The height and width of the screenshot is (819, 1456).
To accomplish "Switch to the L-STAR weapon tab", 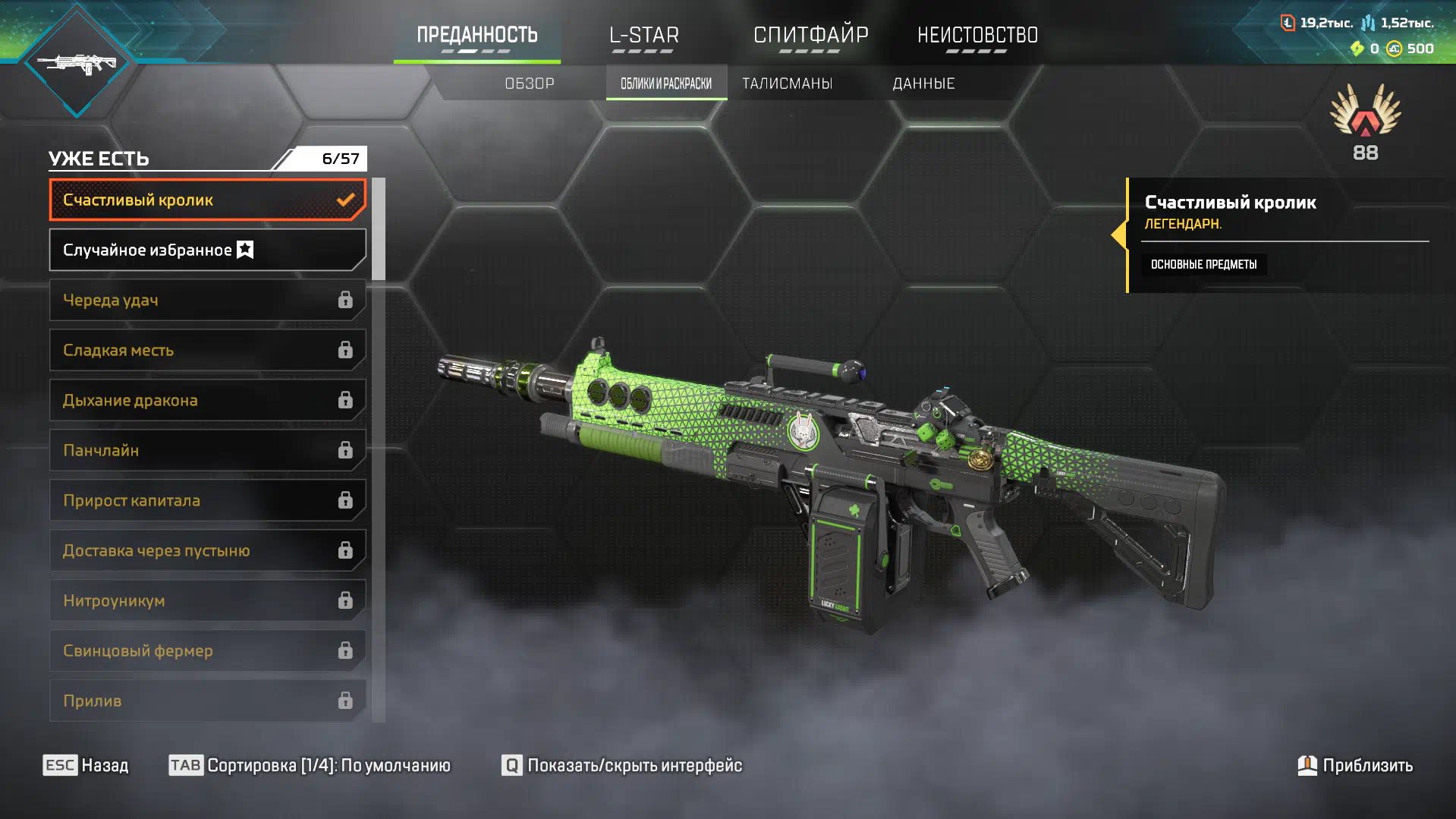I will pyautogui.click(x=643, y=35).
